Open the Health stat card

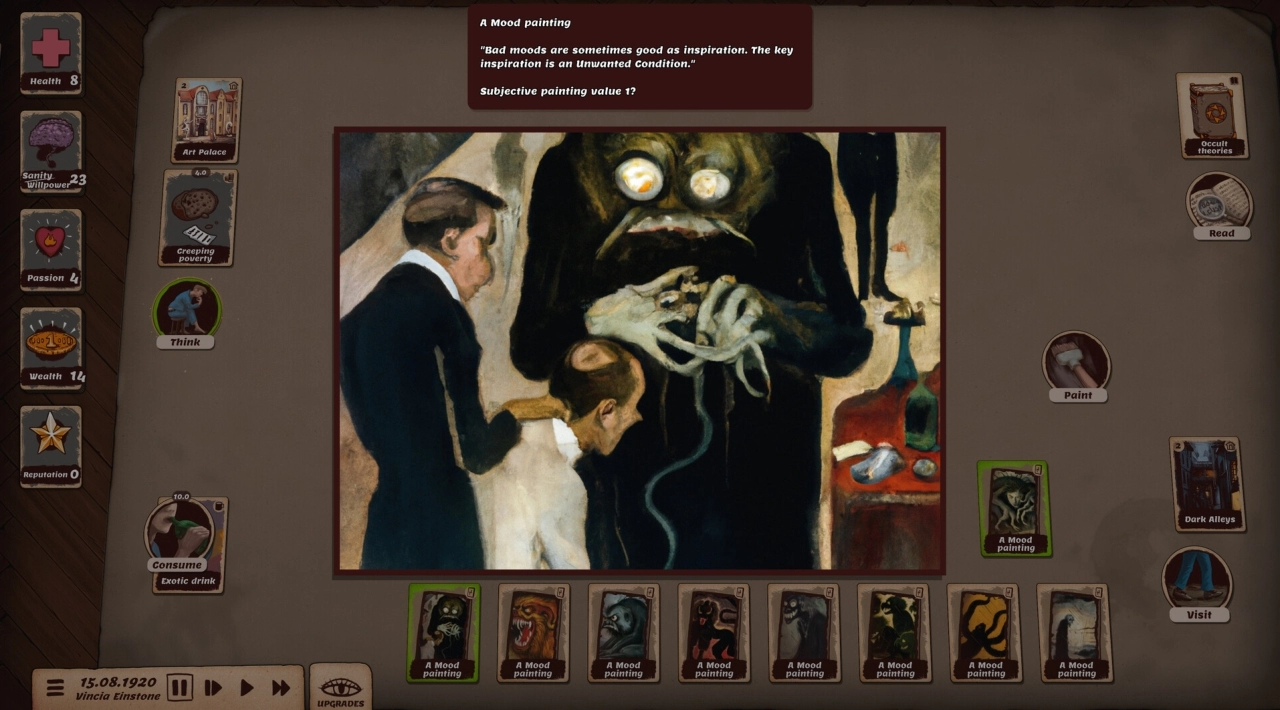(x=51, y=54)
